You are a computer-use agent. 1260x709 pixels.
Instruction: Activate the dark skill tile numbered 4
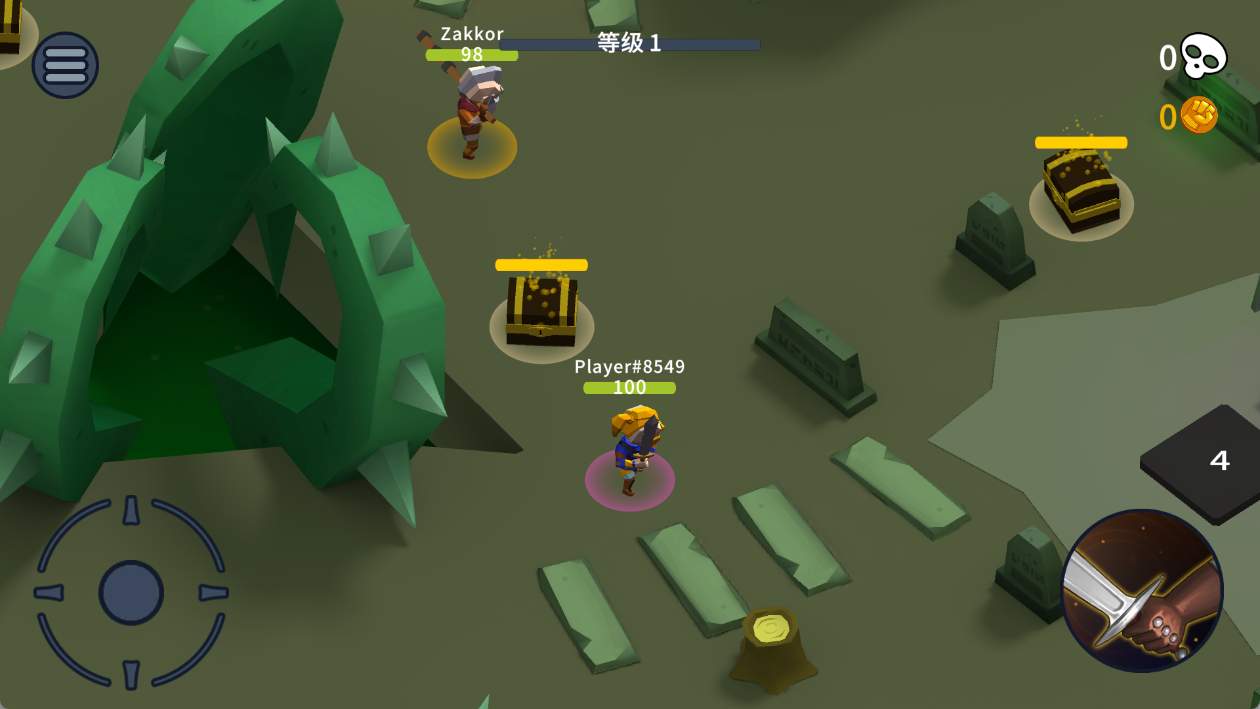tap(1211, 462)
